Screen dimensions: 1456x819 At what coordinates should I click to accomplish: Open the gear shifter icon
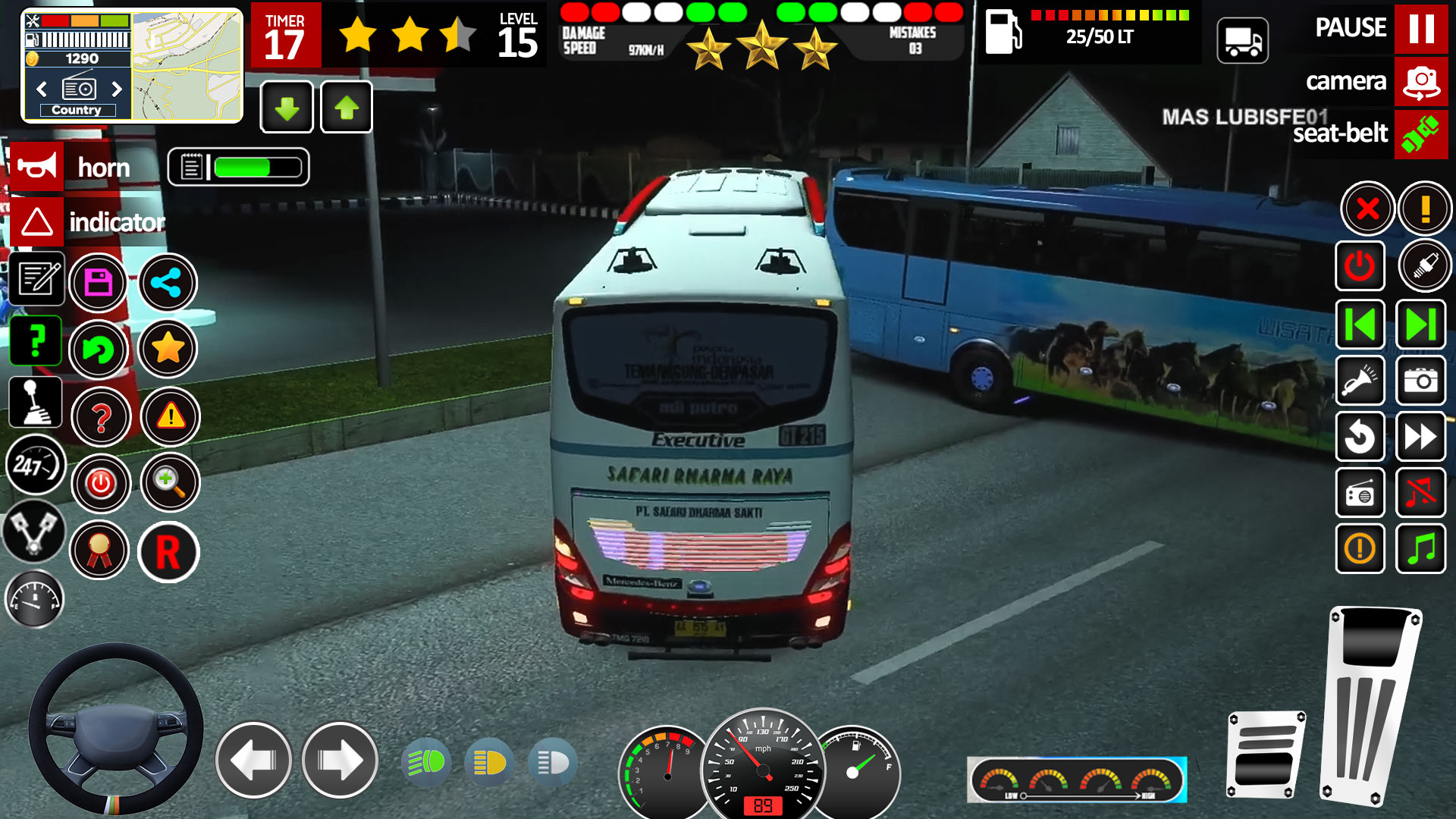pyautogui.click(x=35, y=402)
